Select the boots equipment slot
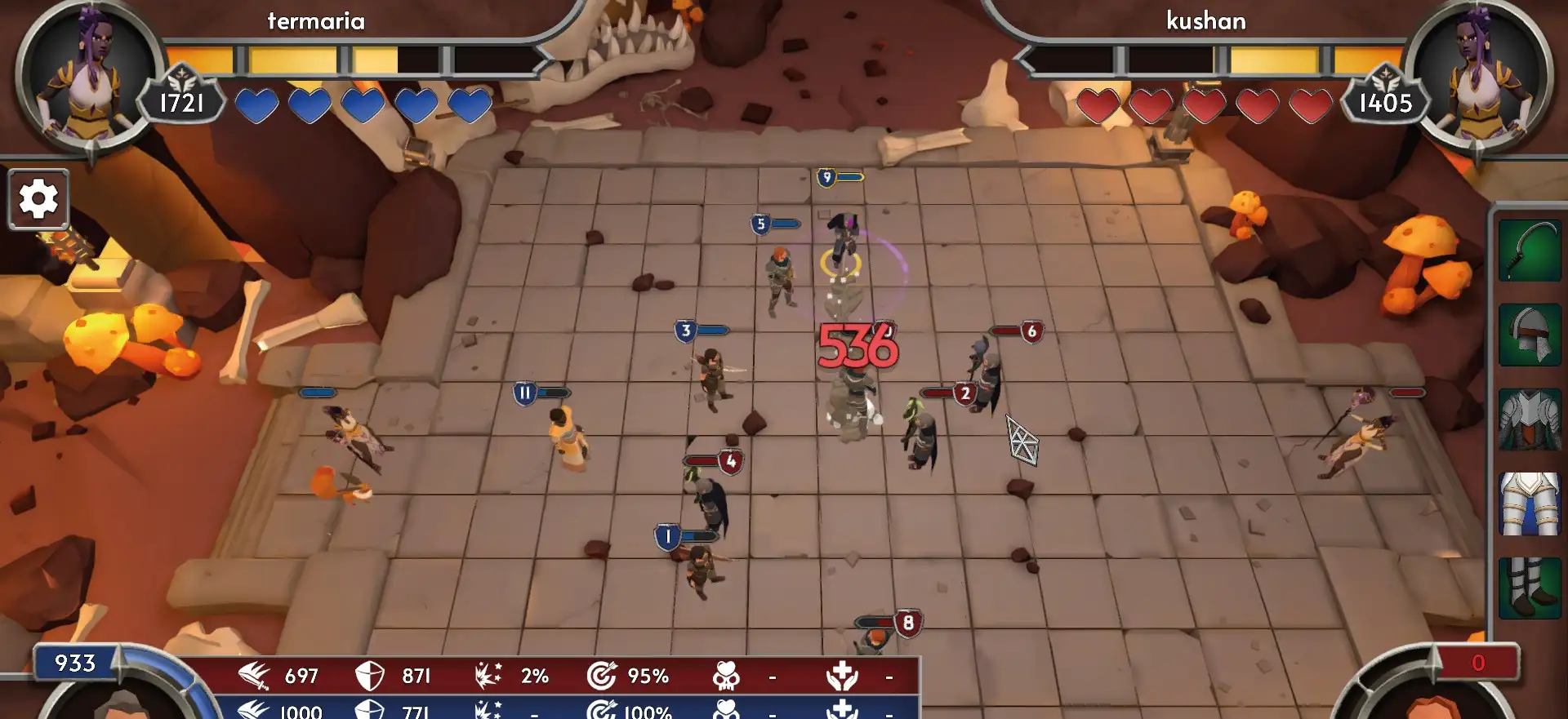The image size is (1568, 719). (x=1530, y=588)
